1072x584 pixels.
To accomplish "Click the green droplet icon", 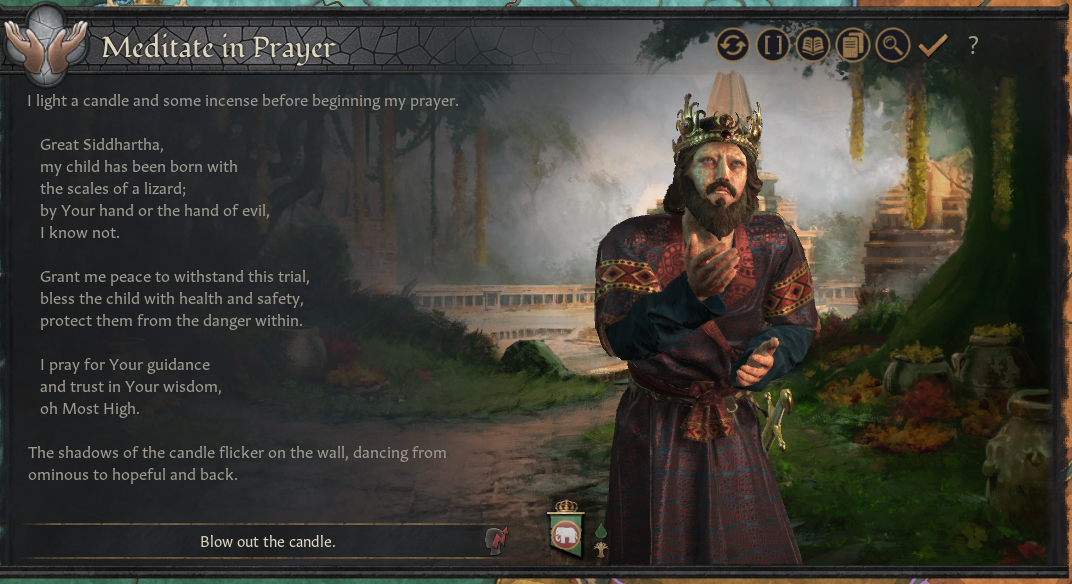I will click(601, 530).
